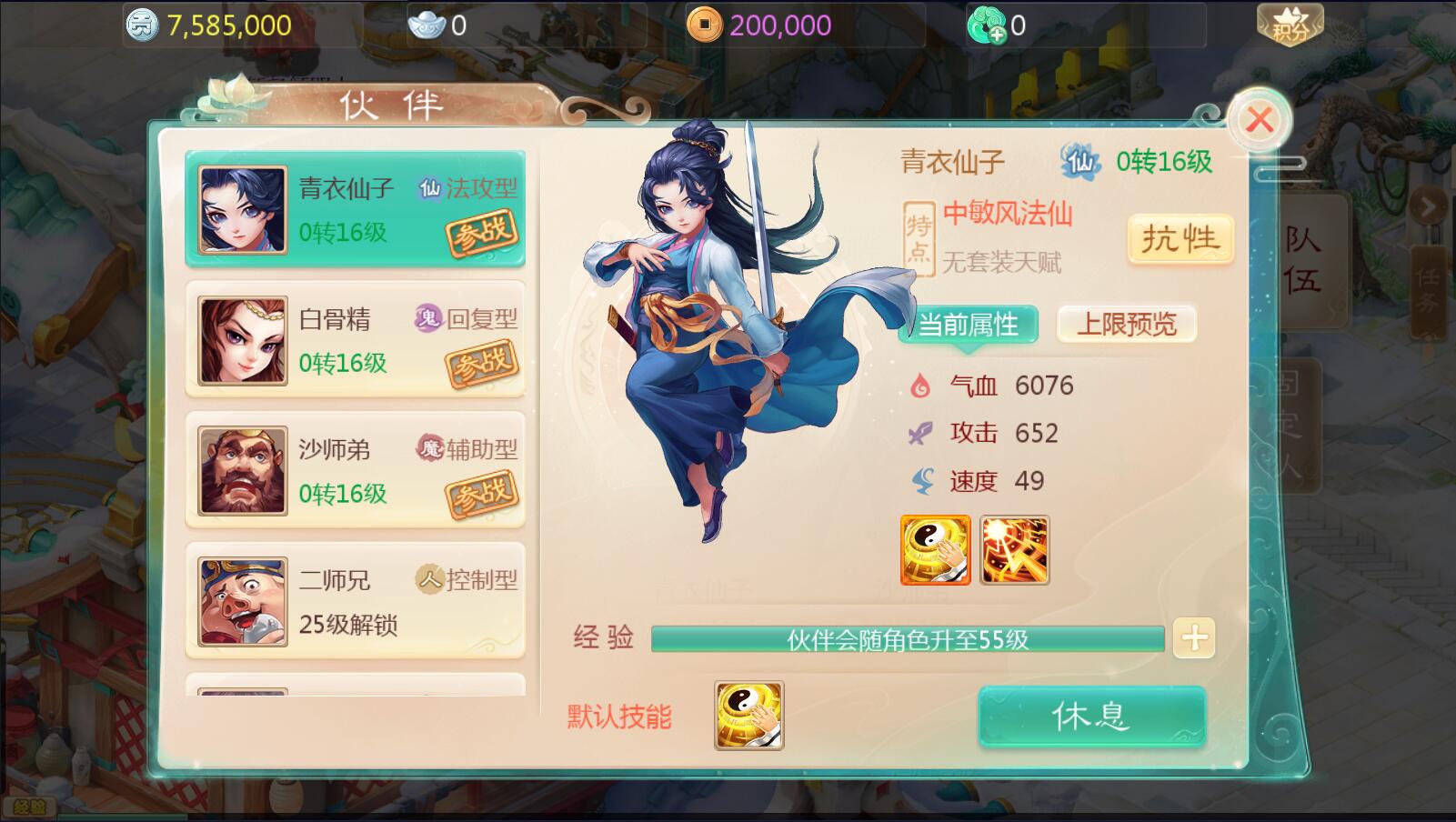Add experience with the plus button
The height and width of the screenshot is (822, 1456).
(1194, 638)
